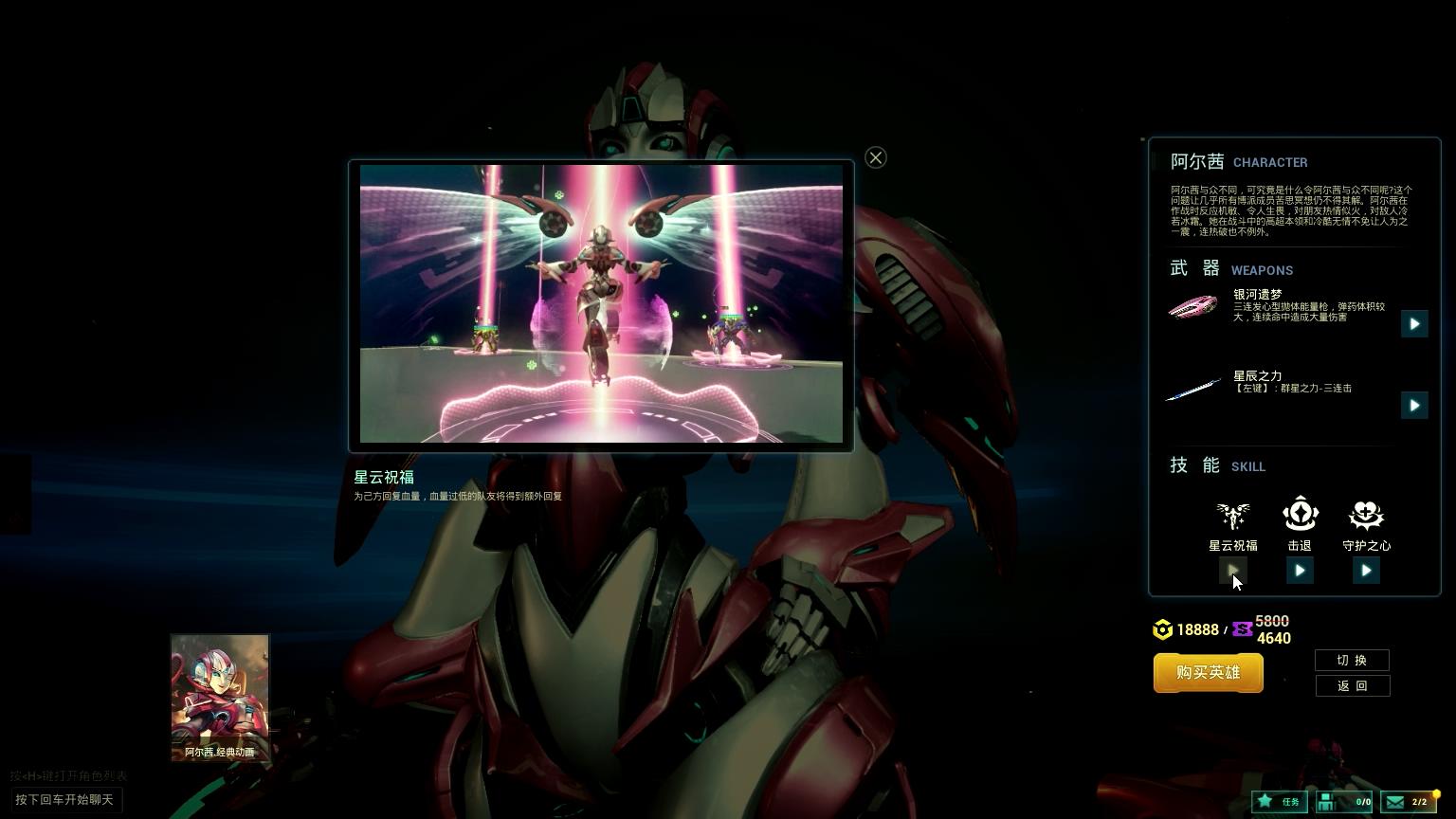The width and height of the screenshot is (1456, 819).
Task: Select the 击退 skill icon
Action: [x=1300, y=515]
